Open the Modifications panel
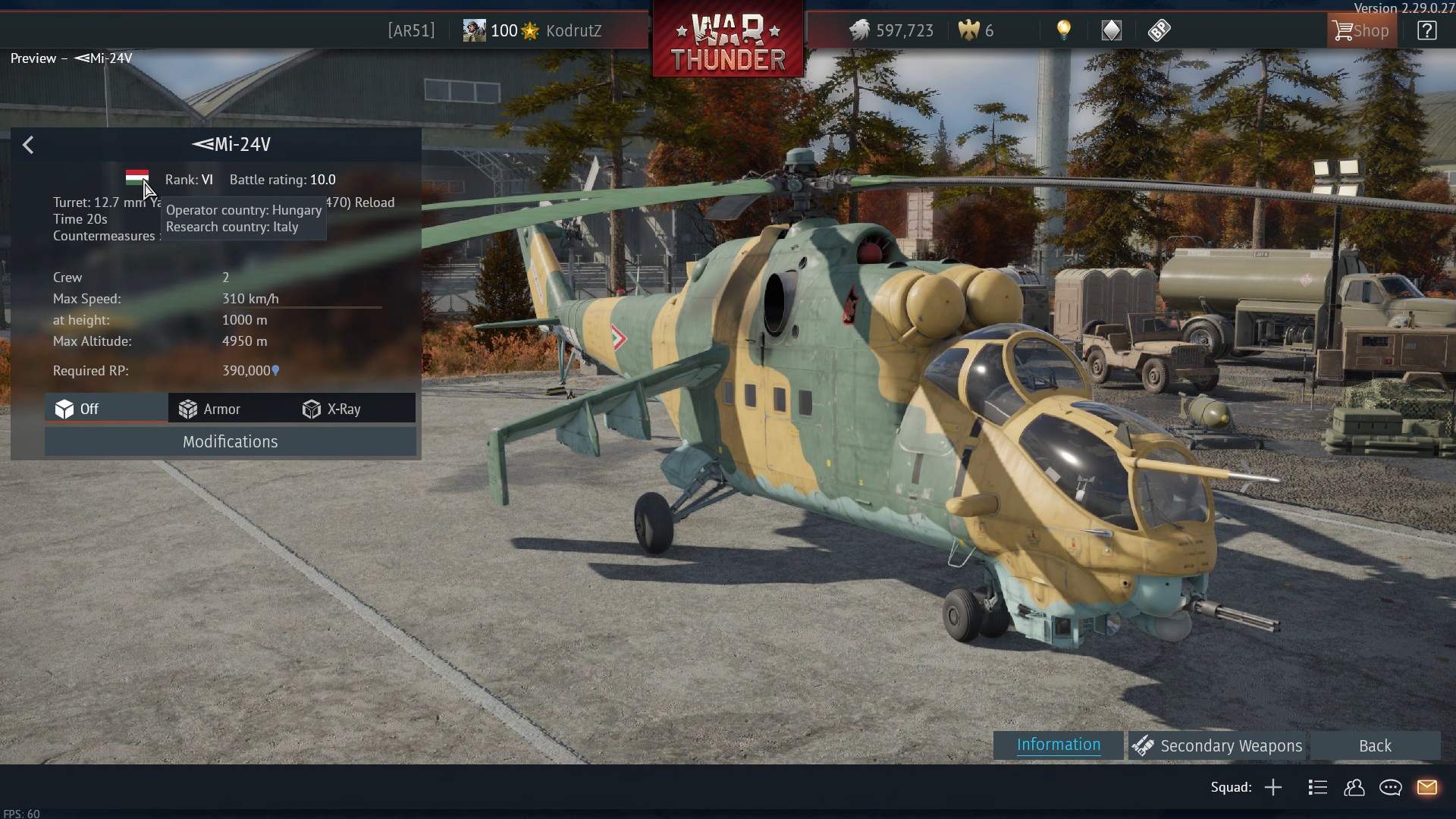 pos(230,441)
